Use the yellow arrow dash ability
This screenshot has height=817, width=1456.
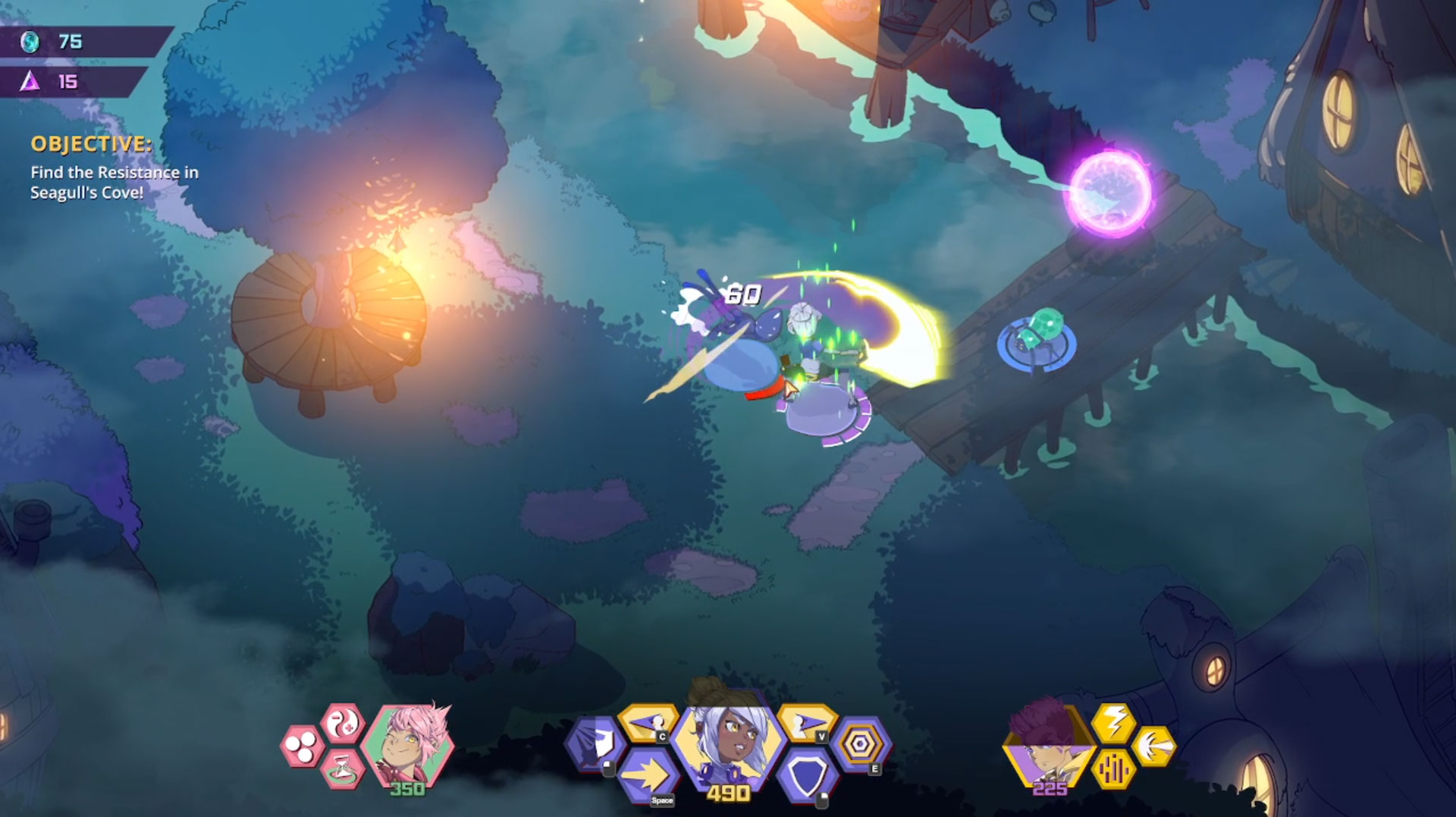[648, 776]
